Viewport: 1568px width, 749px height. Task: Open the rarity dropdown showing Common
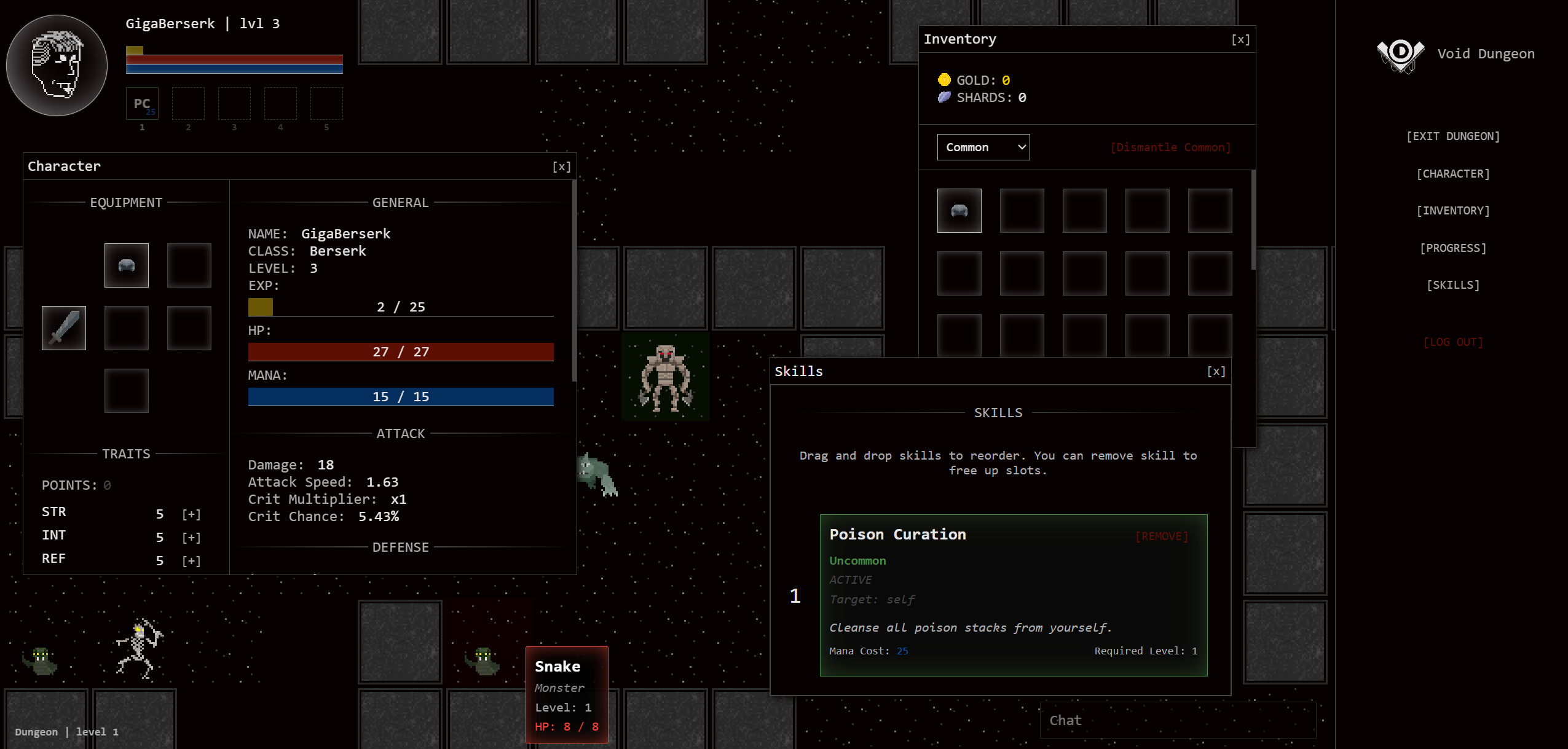(982, 147)
